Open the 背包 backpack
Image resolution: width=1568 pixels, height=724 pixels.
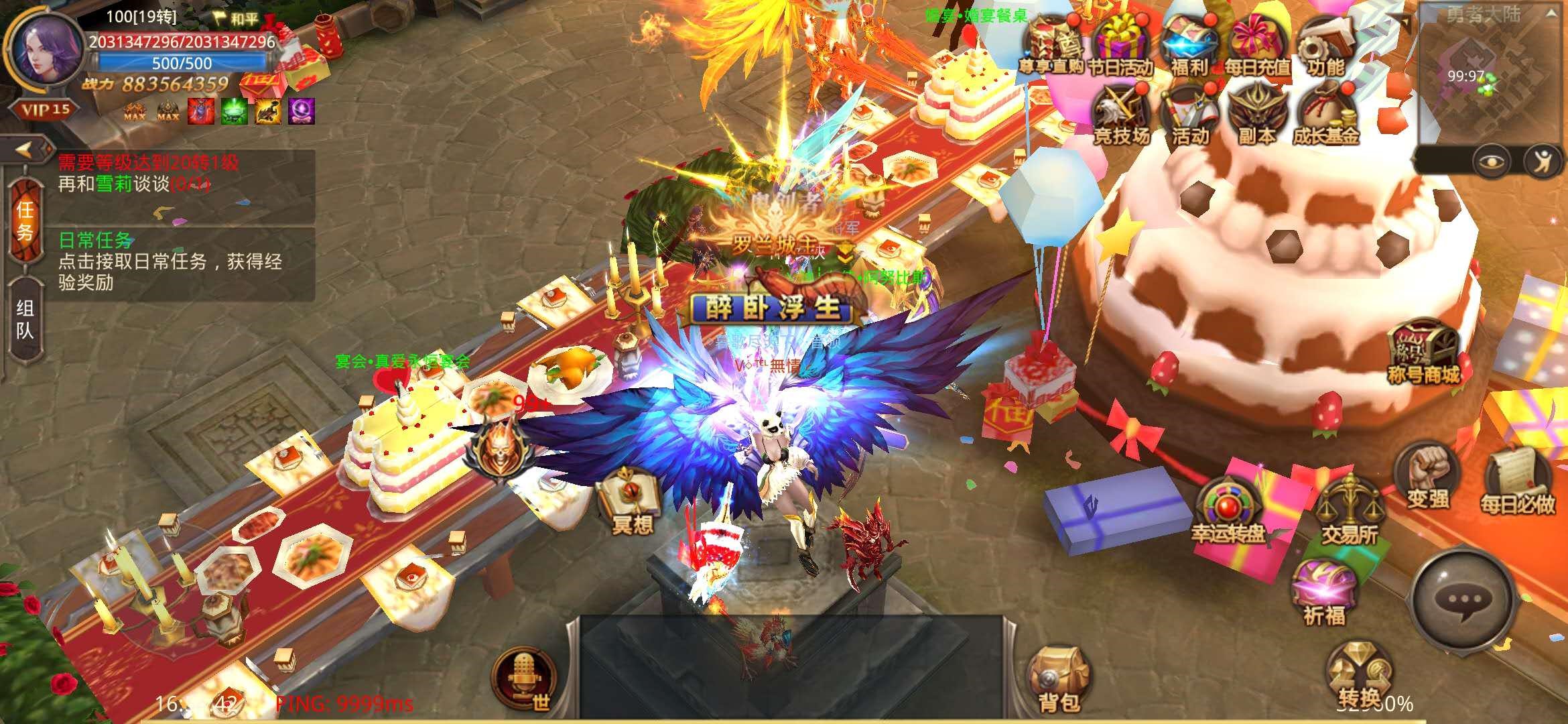click(x=1059, y=678)
